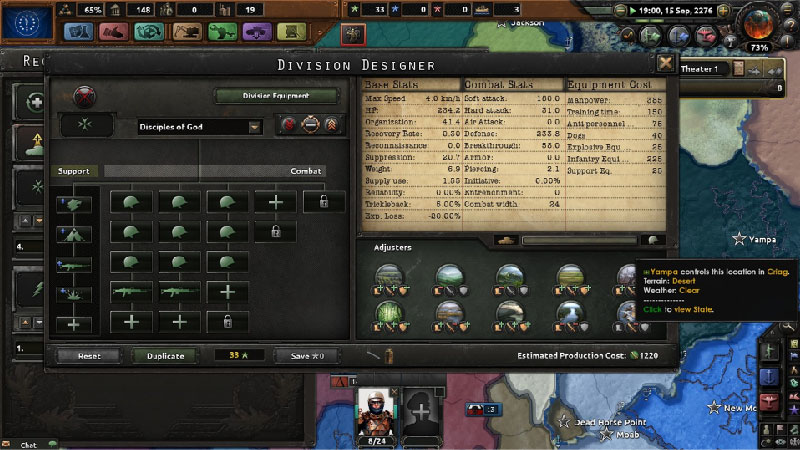Open the Disciples of God template dropdown
Screen dimensions: 800x450
click(x=200, y=127)
